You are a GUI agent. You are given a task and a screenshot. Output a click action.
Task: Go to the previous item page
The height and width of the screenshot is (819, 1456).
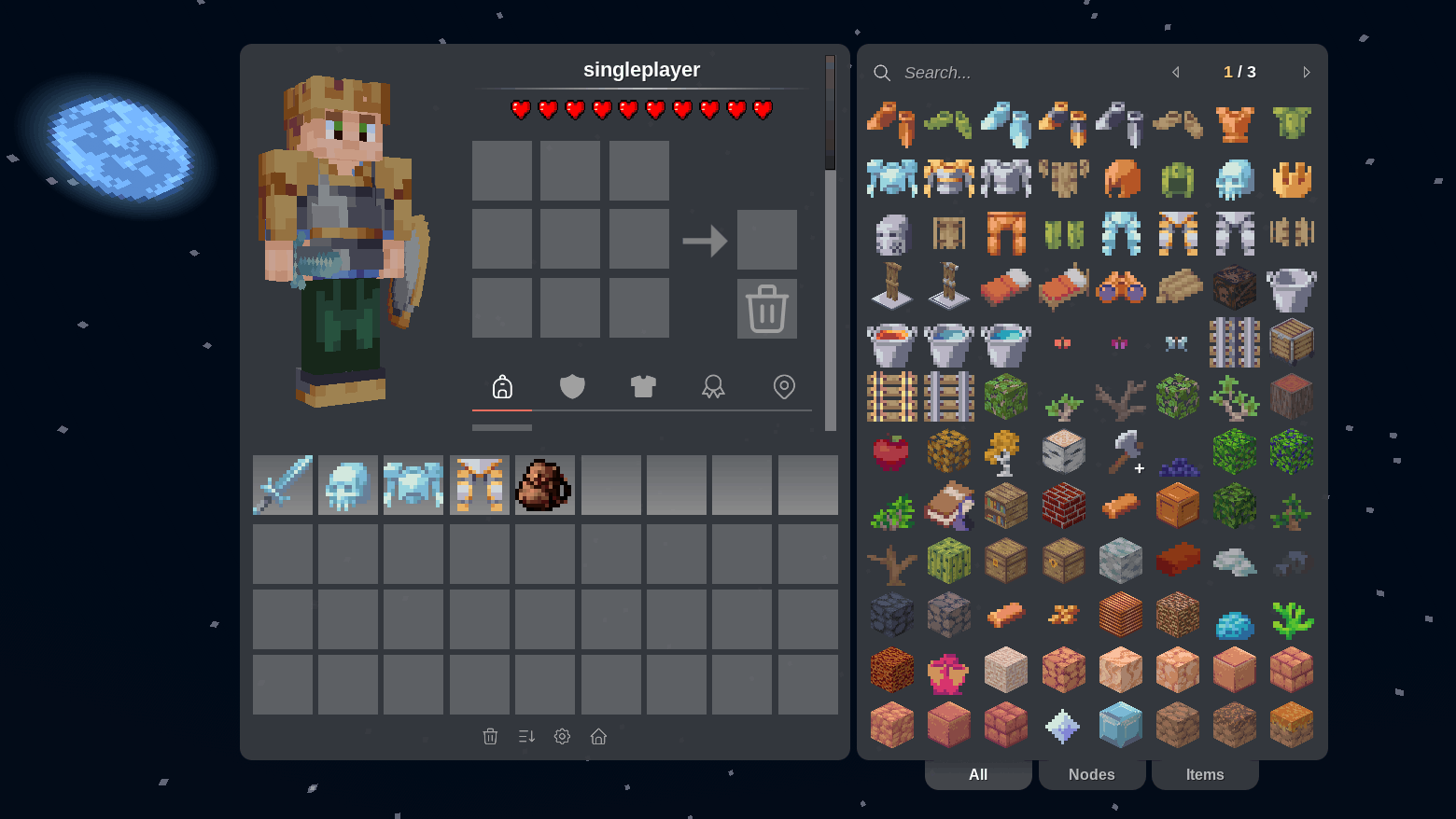coord(1176,73)
